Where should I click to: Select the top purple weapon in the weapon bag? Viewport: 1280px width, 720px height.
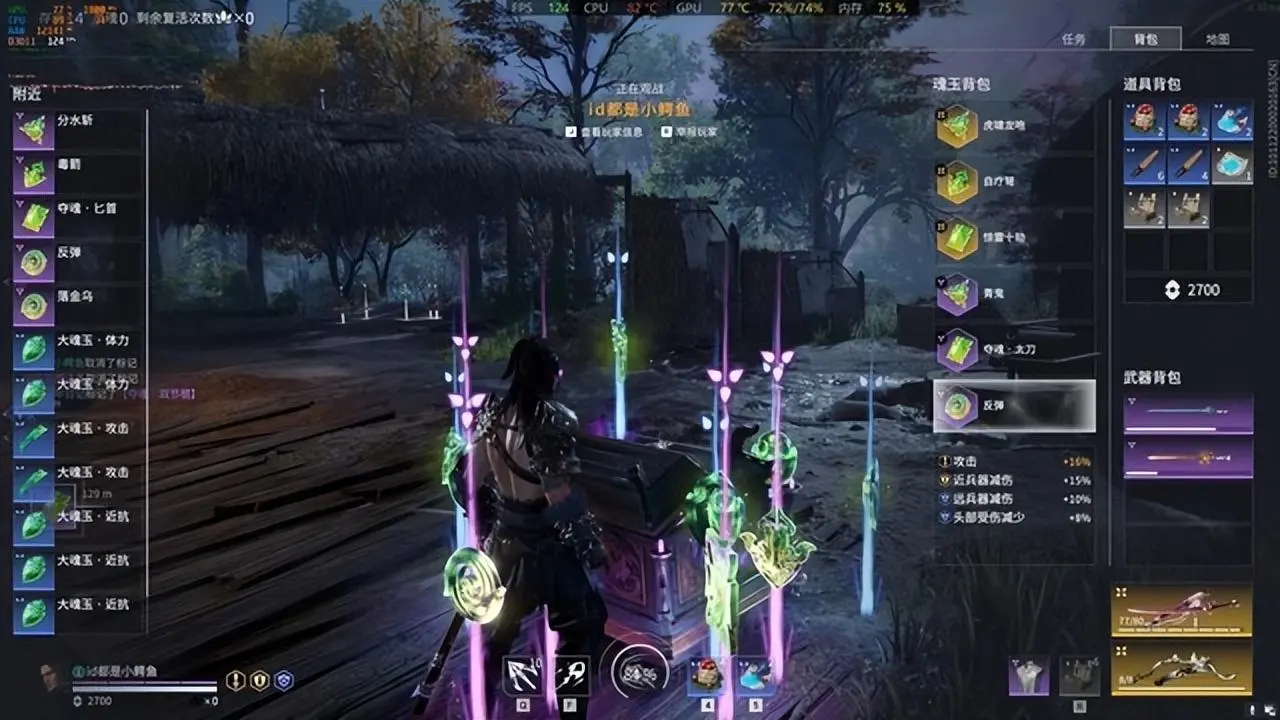(x=1188, y=413)
